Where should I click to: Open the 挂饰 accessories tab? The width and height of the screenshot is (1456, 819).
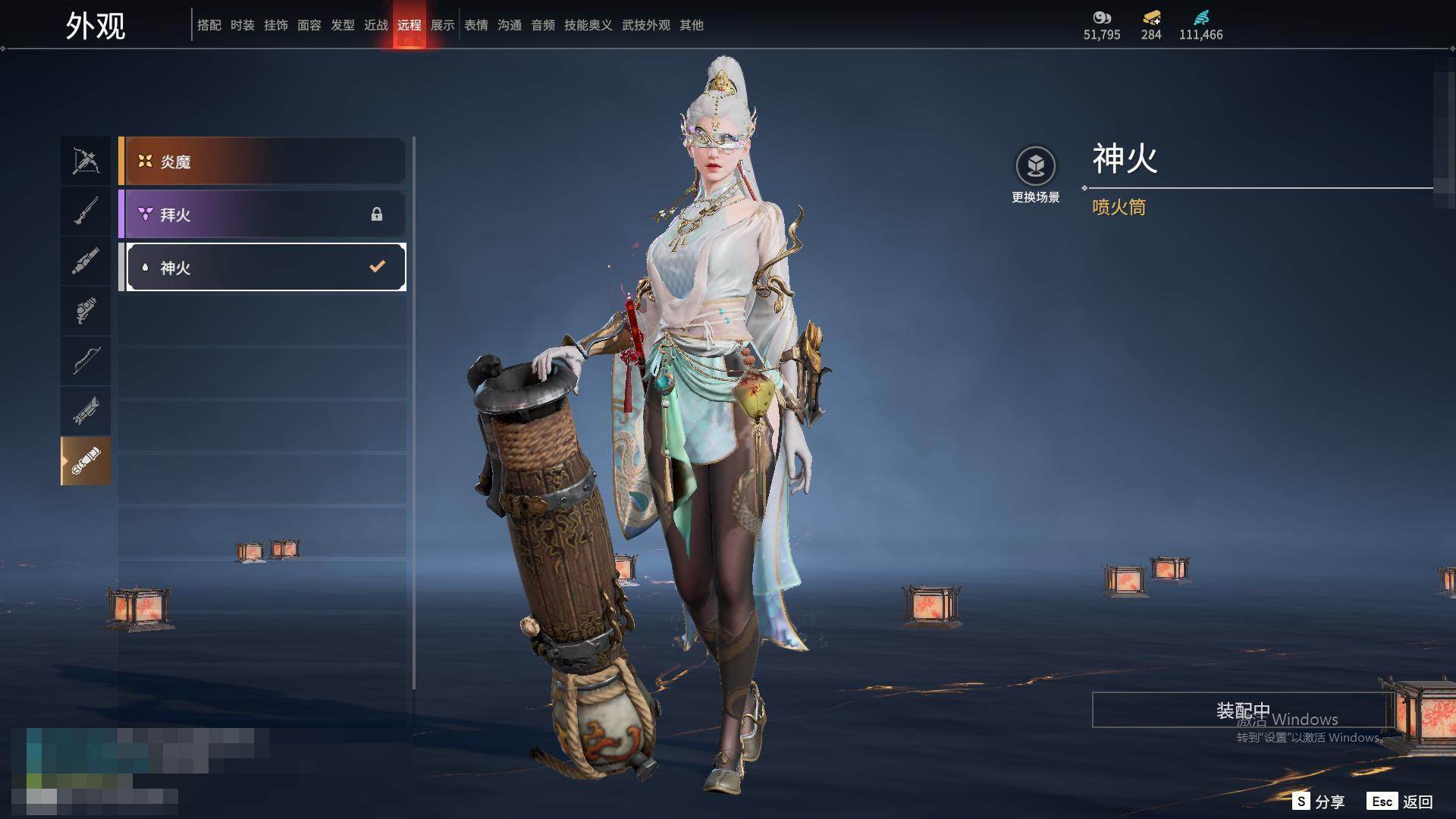[x=276, y=25]
